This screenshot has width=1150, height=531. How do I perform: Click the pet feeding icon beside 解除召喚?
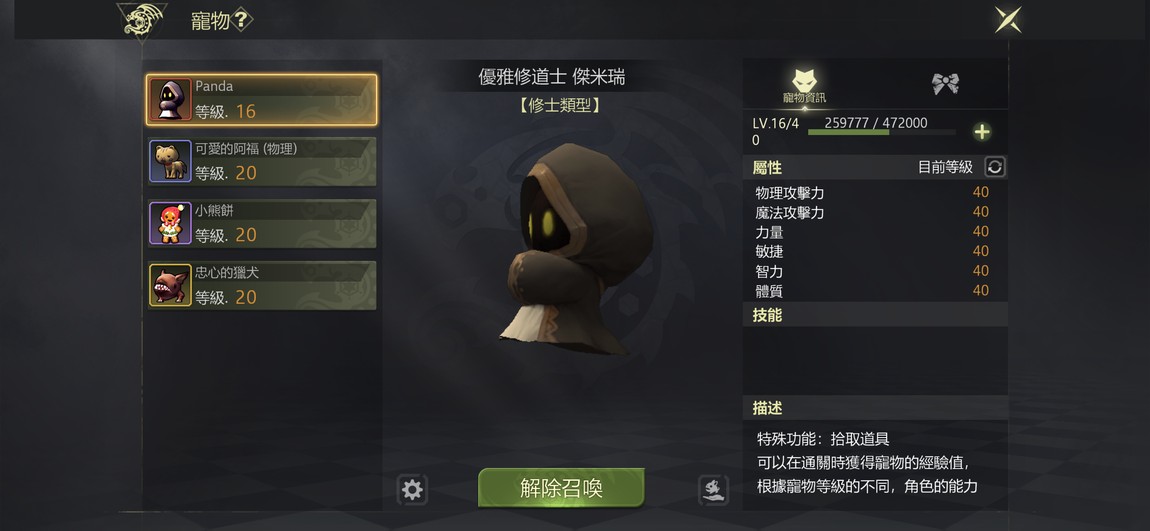click(x=712, y=489)
